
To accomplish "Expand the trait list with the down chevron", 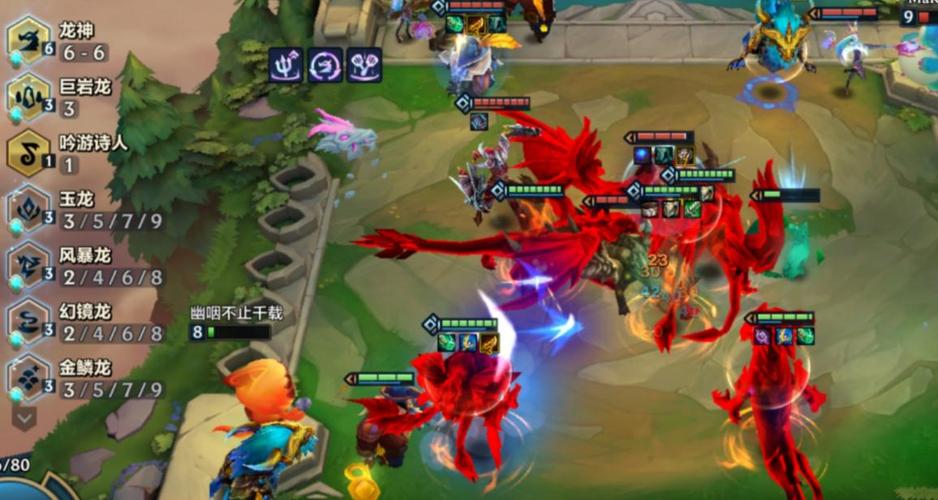I will tap(23, 416).
